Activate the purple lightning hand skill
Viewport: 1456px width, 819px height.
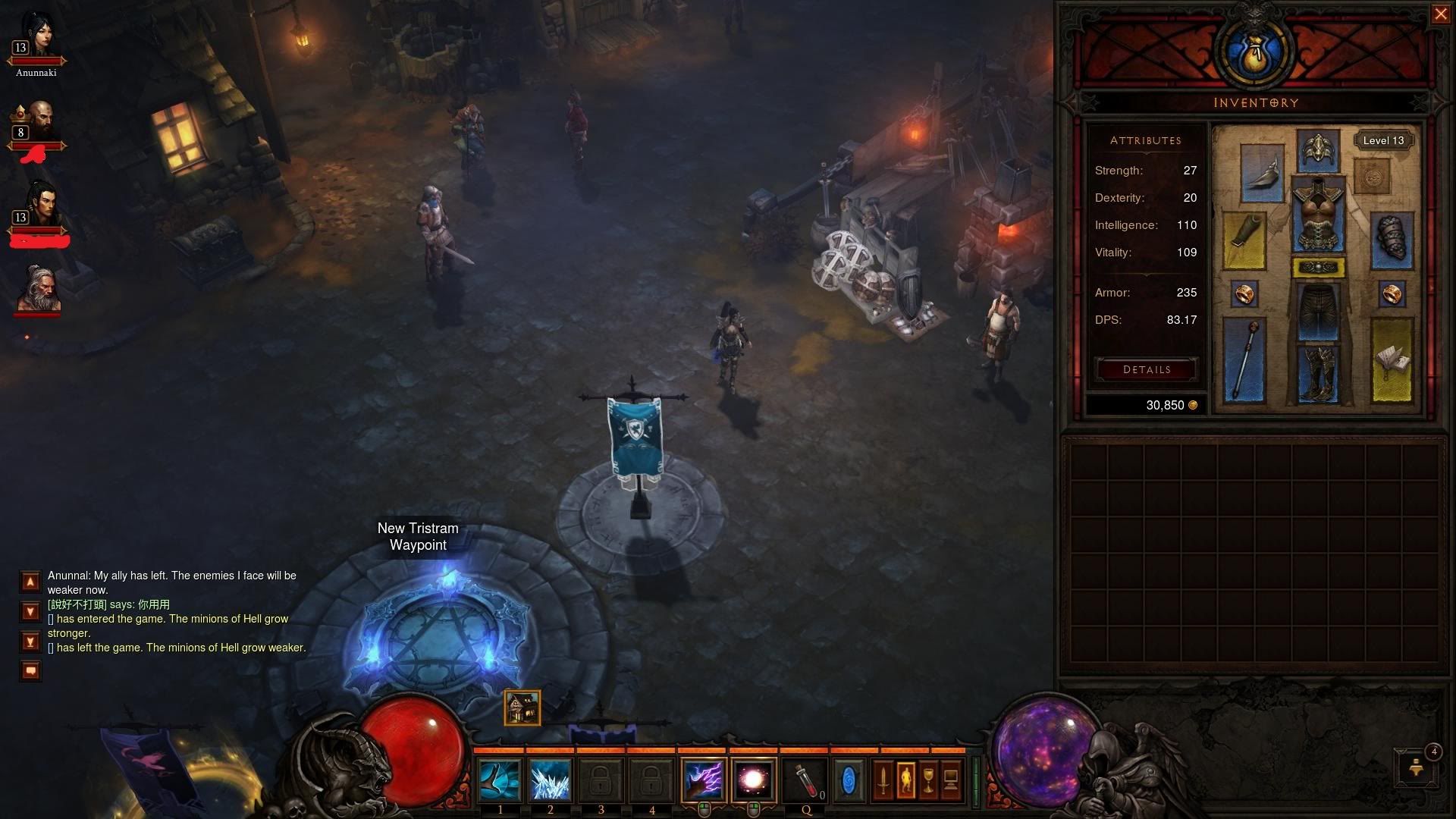tap(703, 780)
